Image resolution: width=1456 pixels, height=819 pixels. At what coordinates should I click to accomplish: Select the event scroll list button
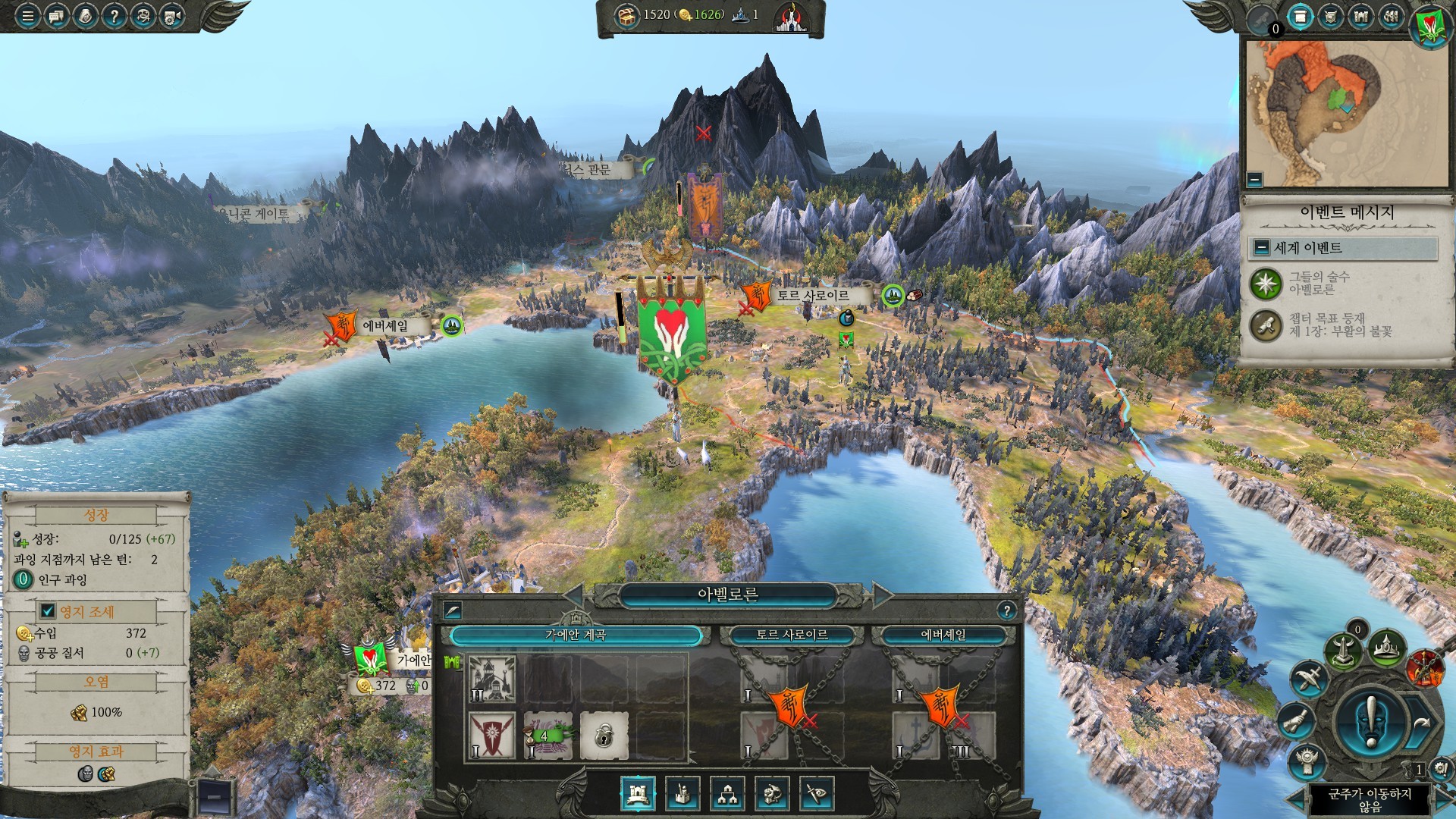(1300, 17)
